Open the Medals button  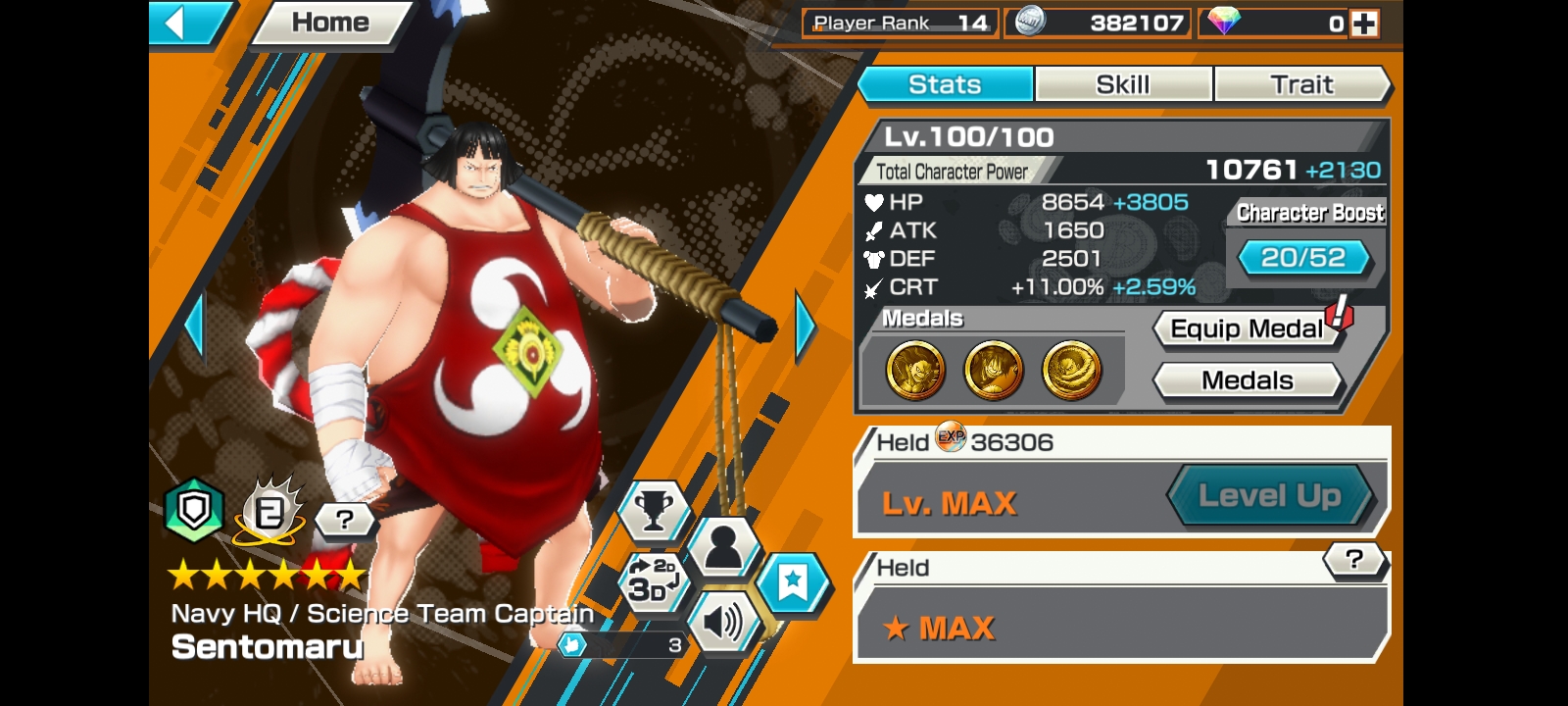[1247, 380]
